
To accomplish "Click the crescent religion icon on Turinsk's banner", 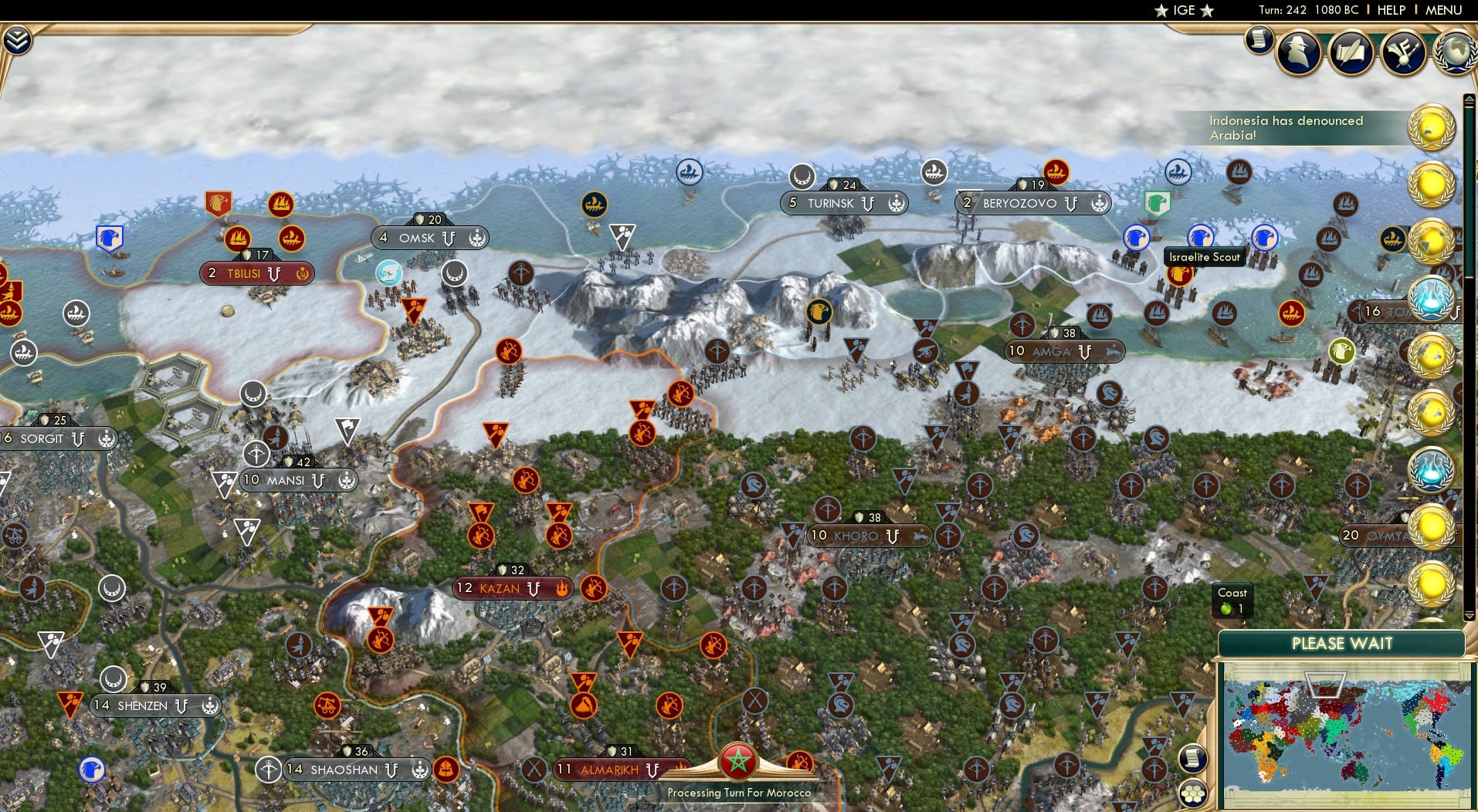I will pyautogui.click(x=896, y=203).
